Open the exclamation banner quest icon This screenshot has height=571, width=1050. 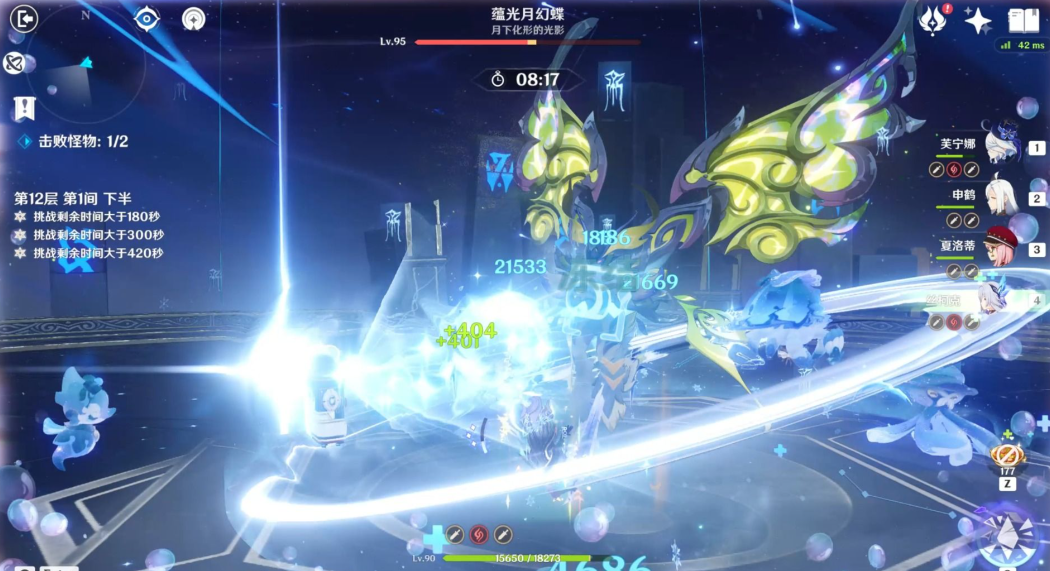point(24,108)
